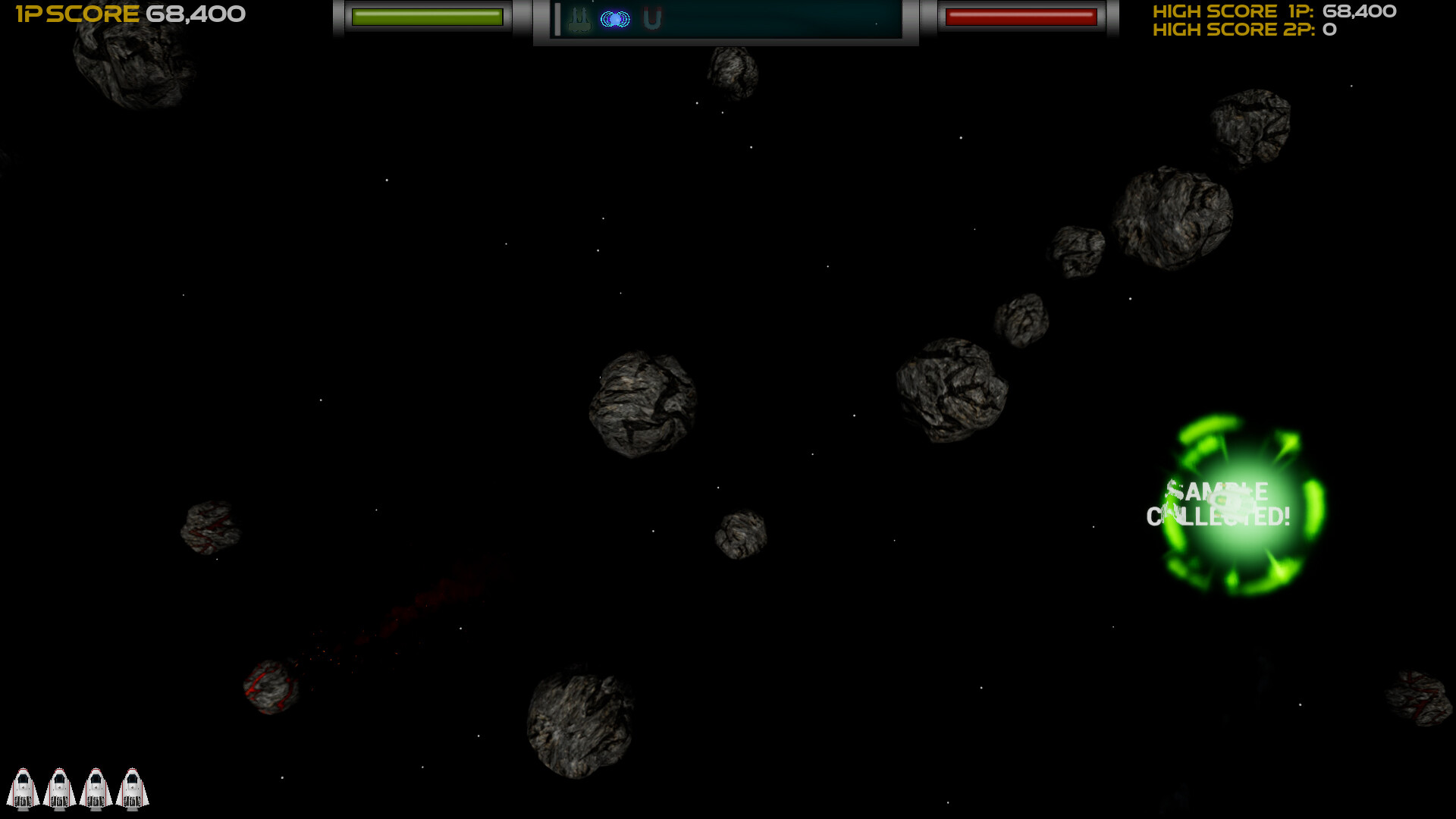Click the 68,400 score value
This screenshot has width=1456, height=819.
[x=195, y=14]
